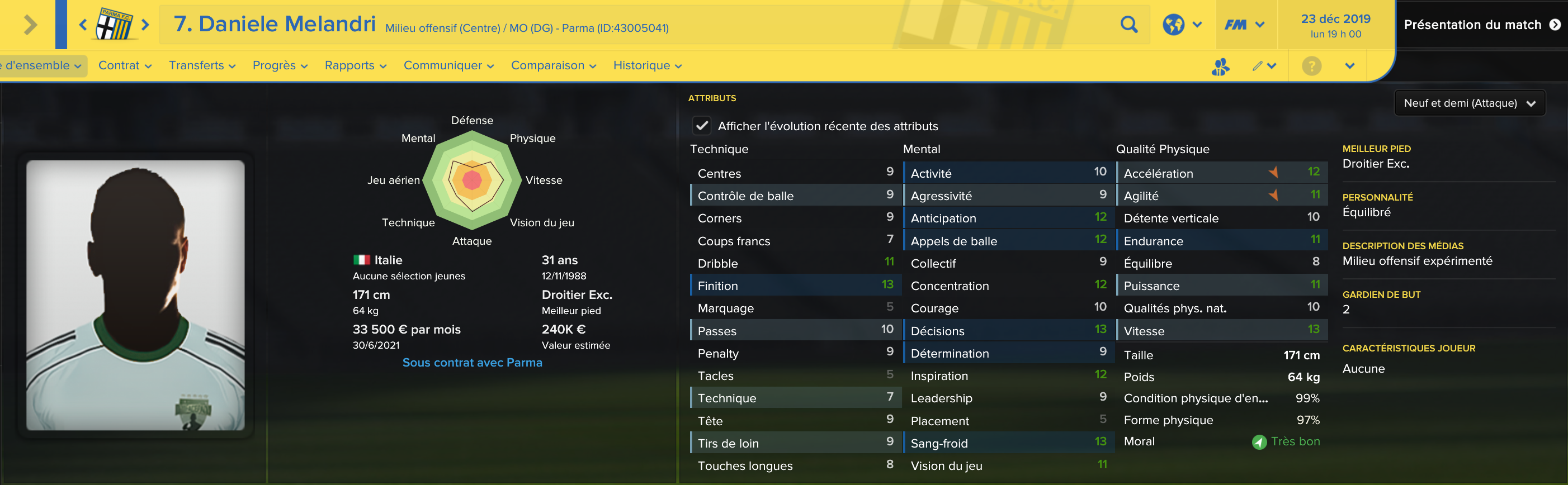Click the Sous contrat avec Parma link
The width and height of the screenshot is (1568, 485).
point(472,363)
